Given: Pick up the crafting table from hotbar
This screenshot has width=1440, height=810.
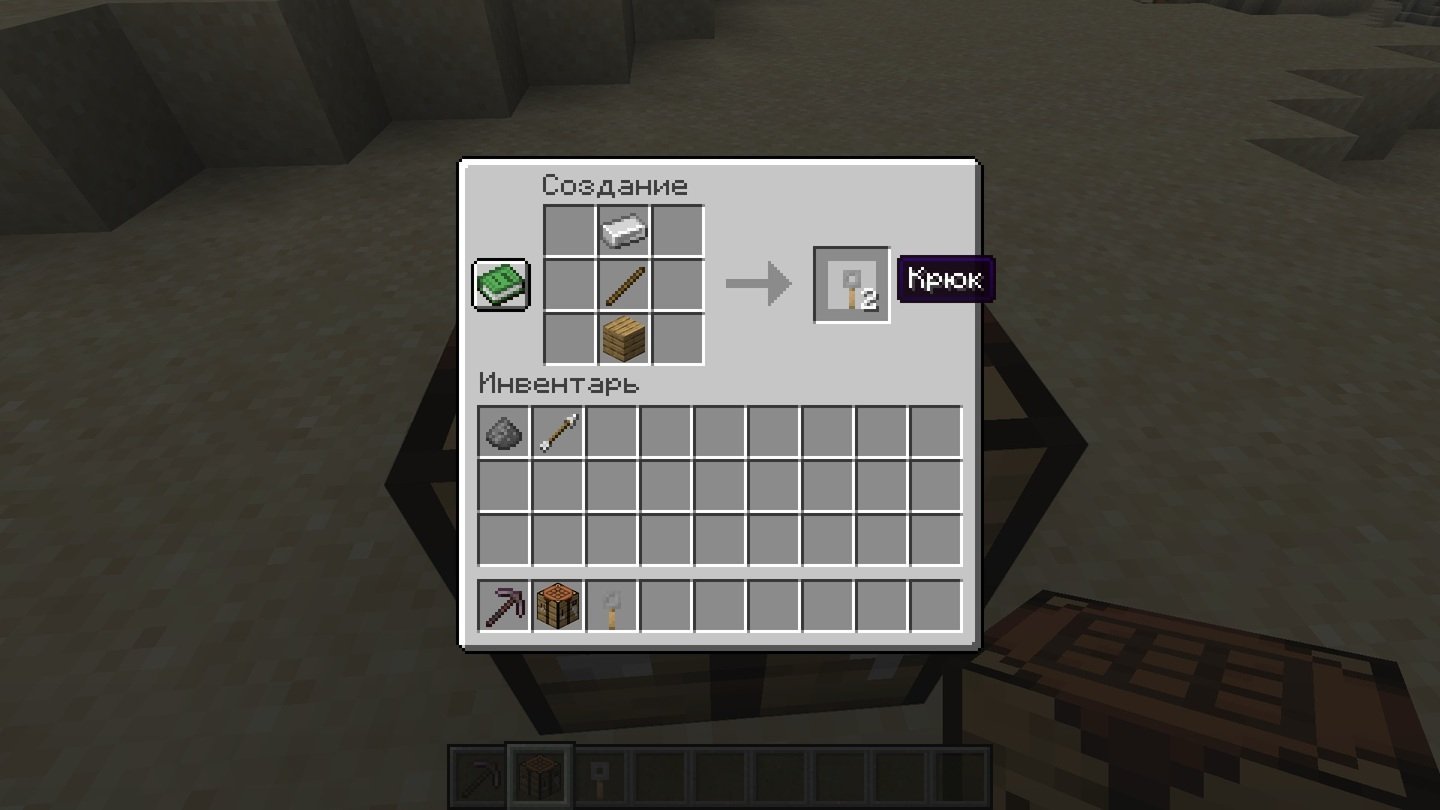Looking at the screenshot, I should (x=558, y=606).
